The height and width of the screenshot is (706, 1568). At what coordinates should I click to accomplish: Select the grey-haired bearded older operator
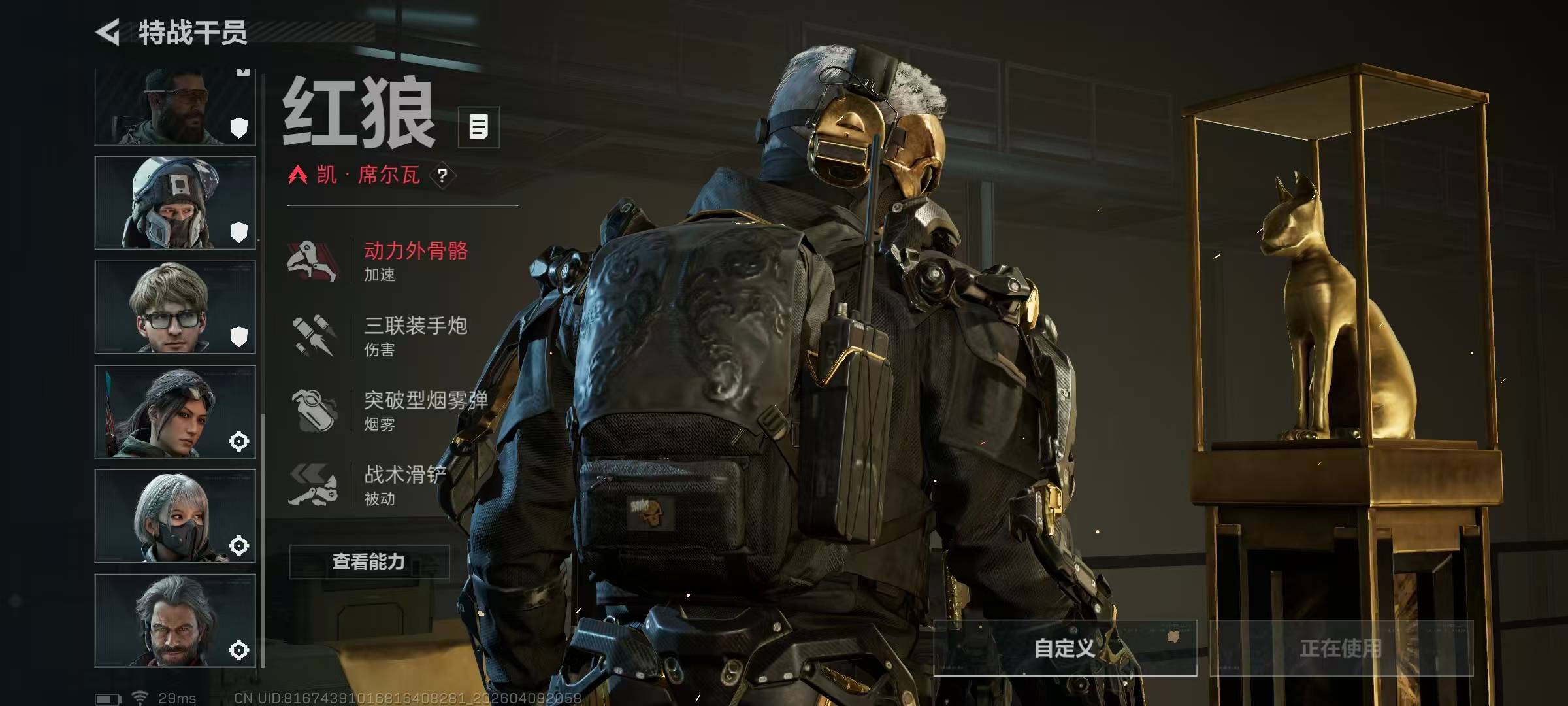pos(174,620)
